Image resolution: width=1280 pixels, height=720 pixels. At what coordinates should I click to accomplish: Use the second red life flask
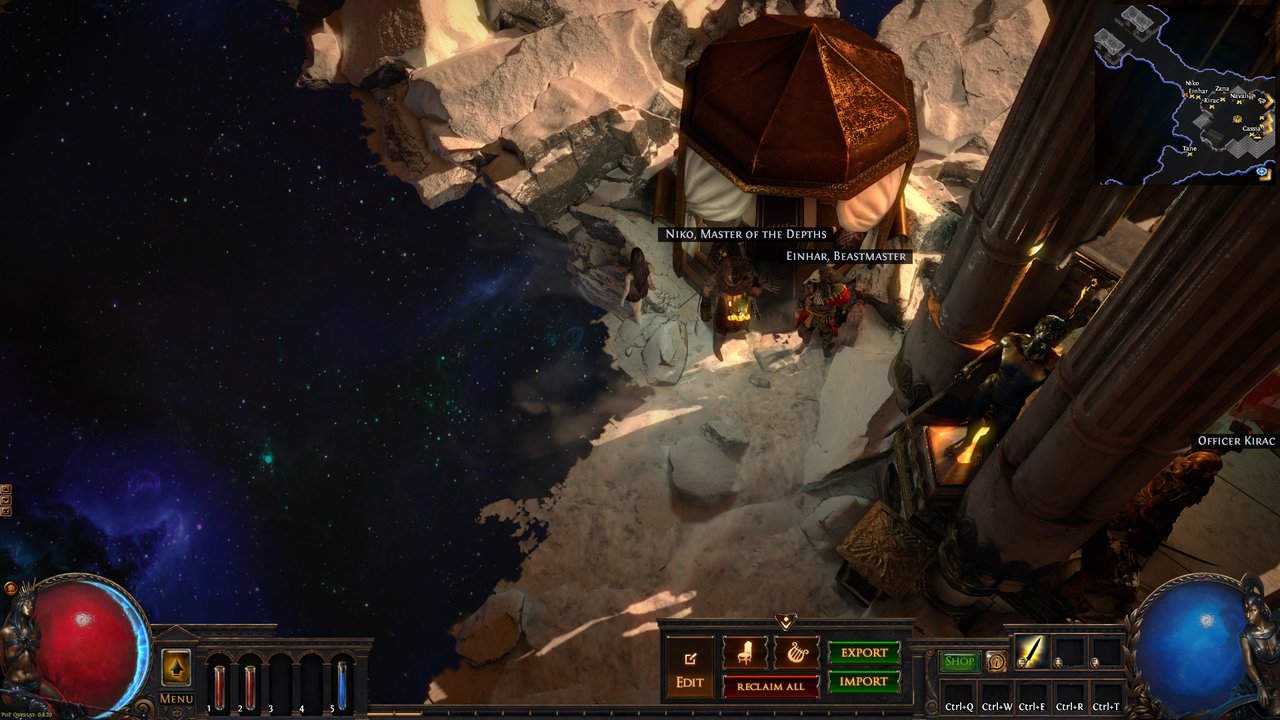250,687
